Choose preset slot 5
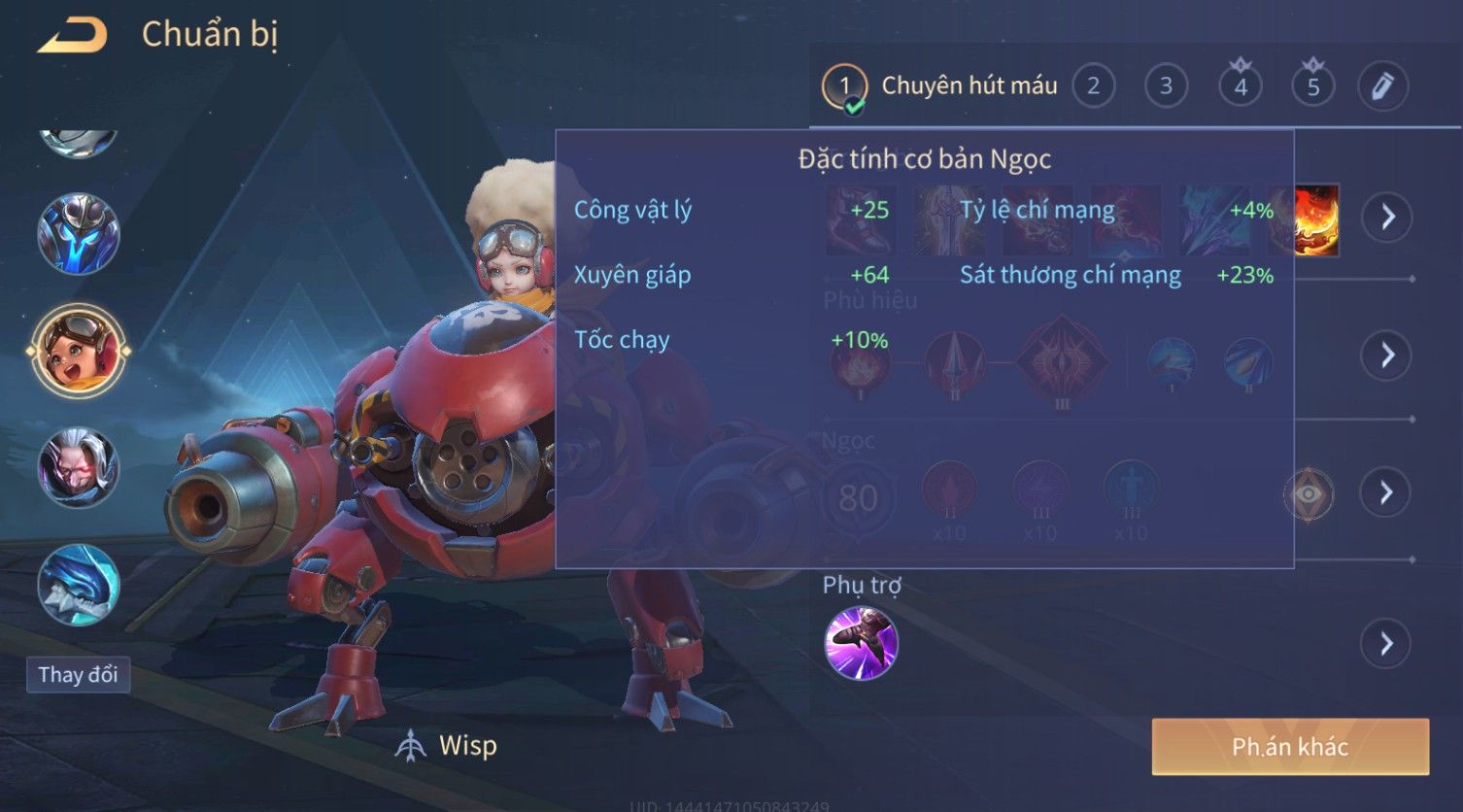The width and height of the screenshot is (1463, 812). coord(1312,86)
